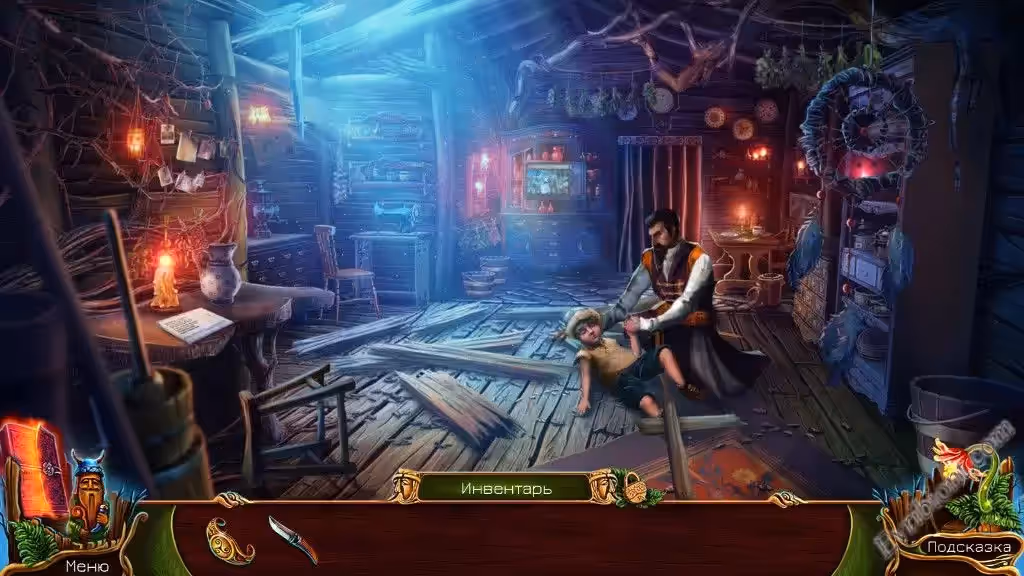
Task: Pick the folding knife from inventory
Action: coord(292,538)
